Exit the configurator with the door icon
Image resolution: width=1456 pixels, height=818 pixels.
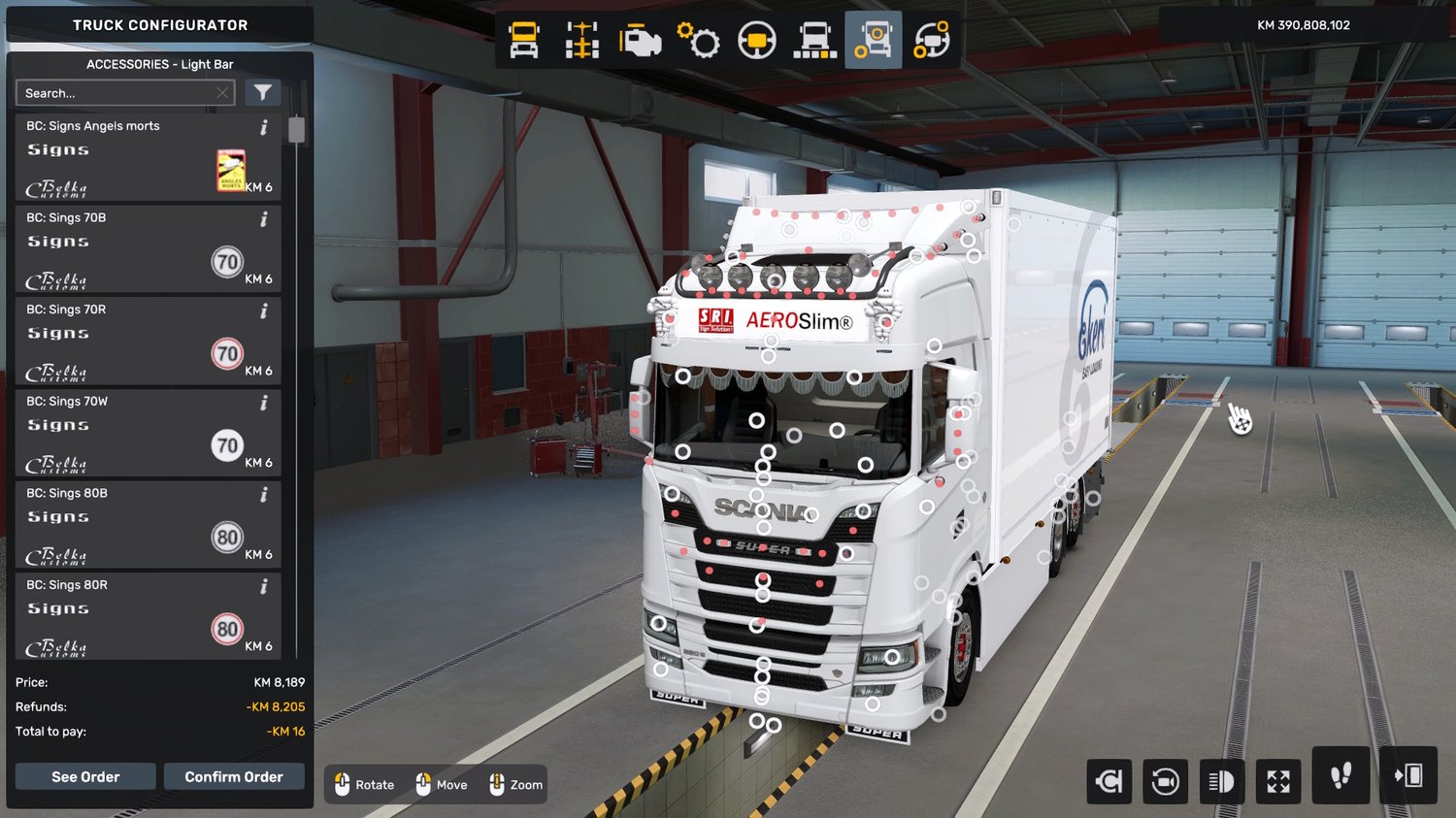pyautogui.click(x=1408, y=775)
